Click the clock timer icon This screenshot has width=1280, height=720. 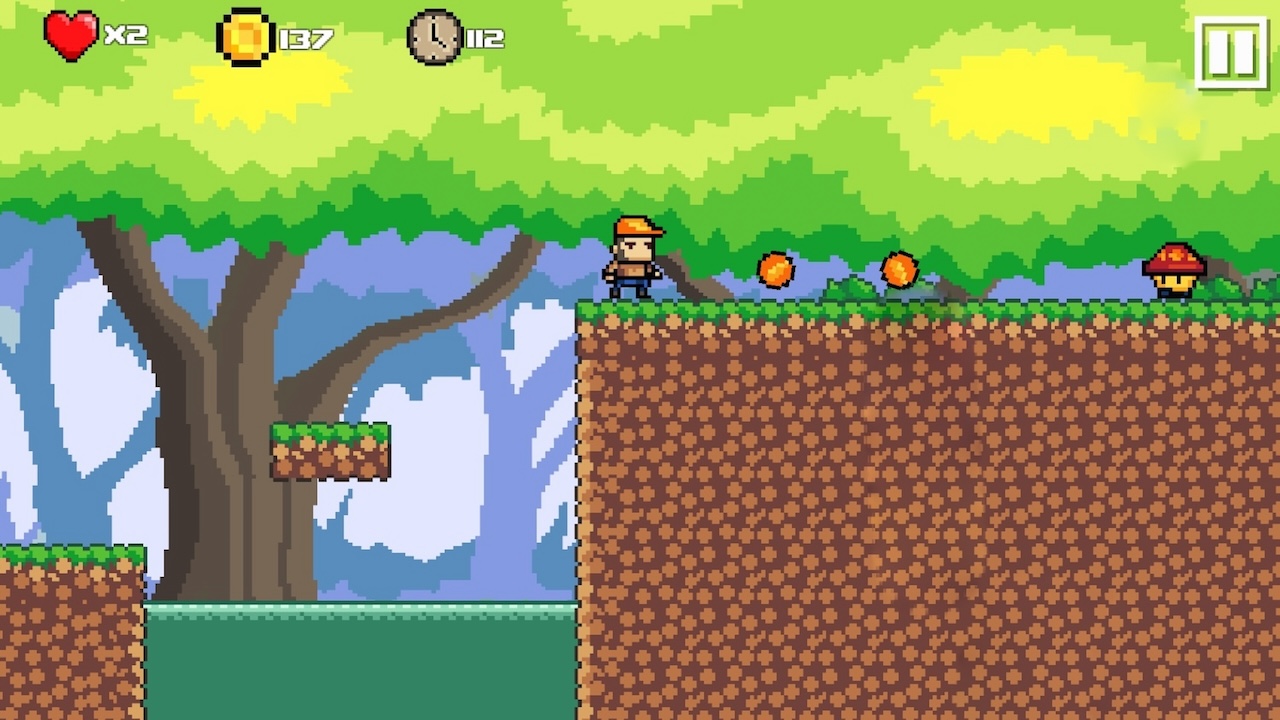point(434,38)
